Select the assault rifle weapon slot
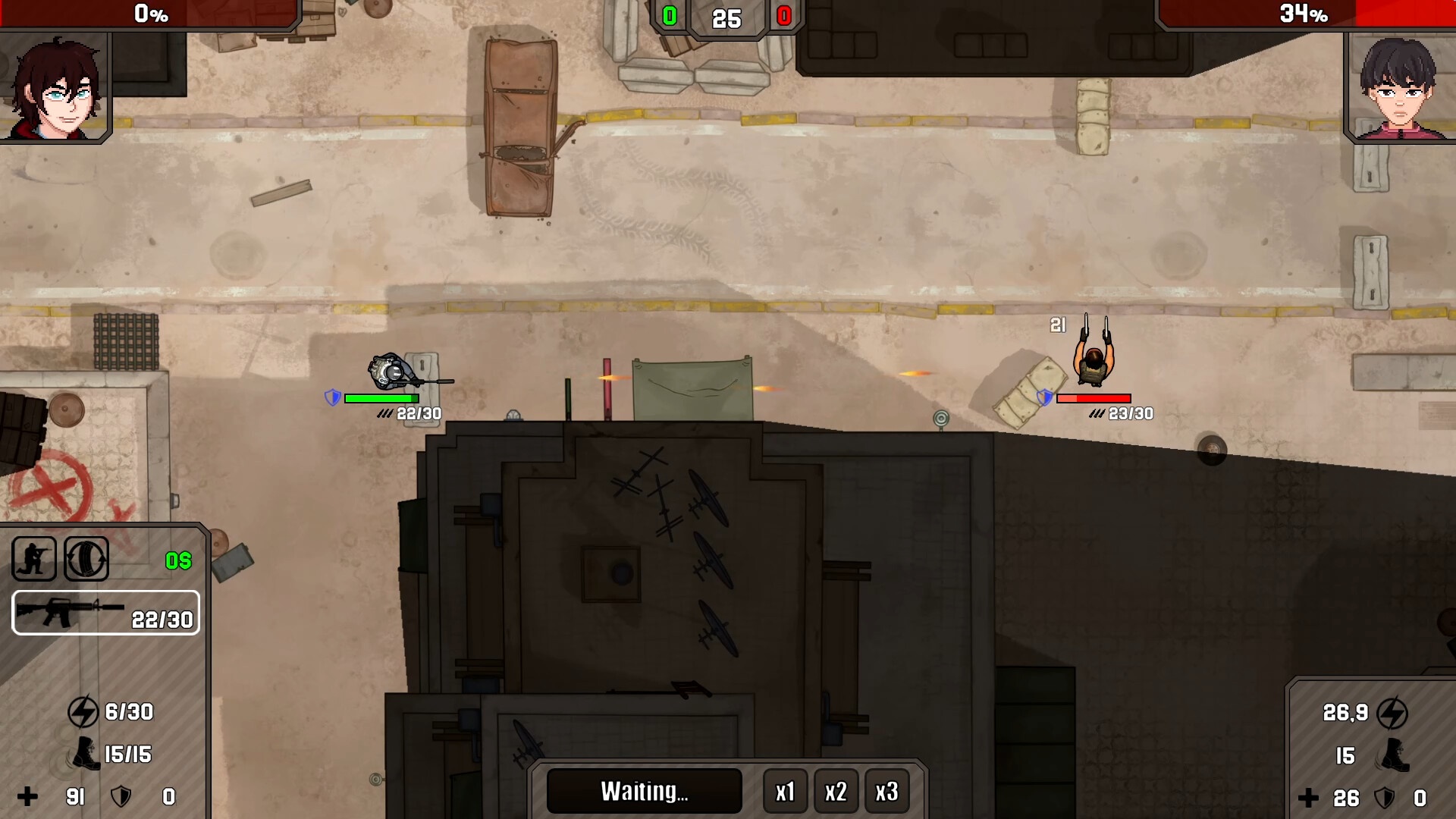This screenshot has width=1456, height=819. coord(106,613)
